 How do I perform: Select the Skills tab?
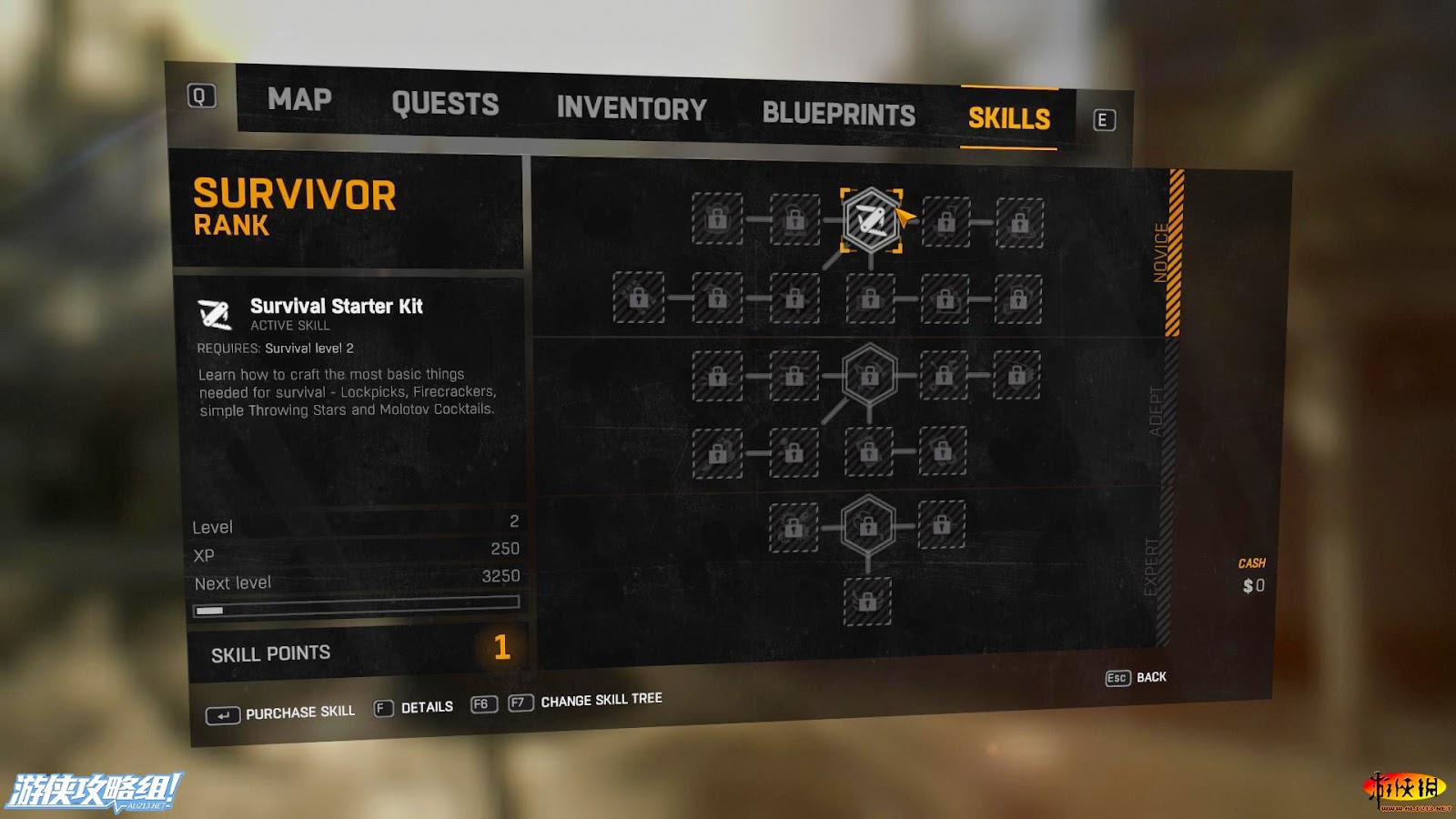tap(1008, 118)
